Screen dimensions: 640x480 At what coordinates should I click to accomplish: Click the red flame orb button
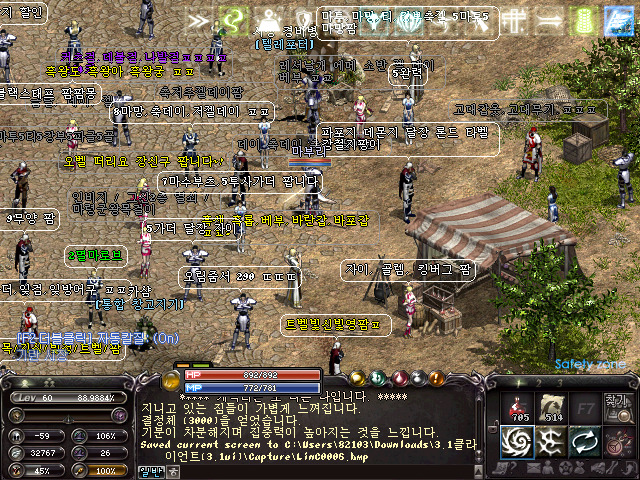401,378
